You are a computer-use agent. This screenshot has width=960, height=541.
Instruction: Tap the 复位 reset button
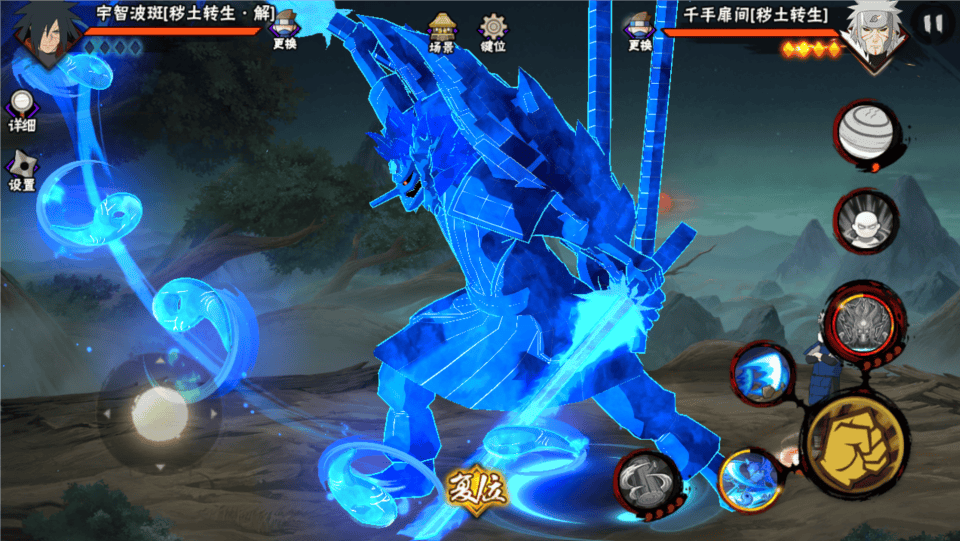coord(477,489)
